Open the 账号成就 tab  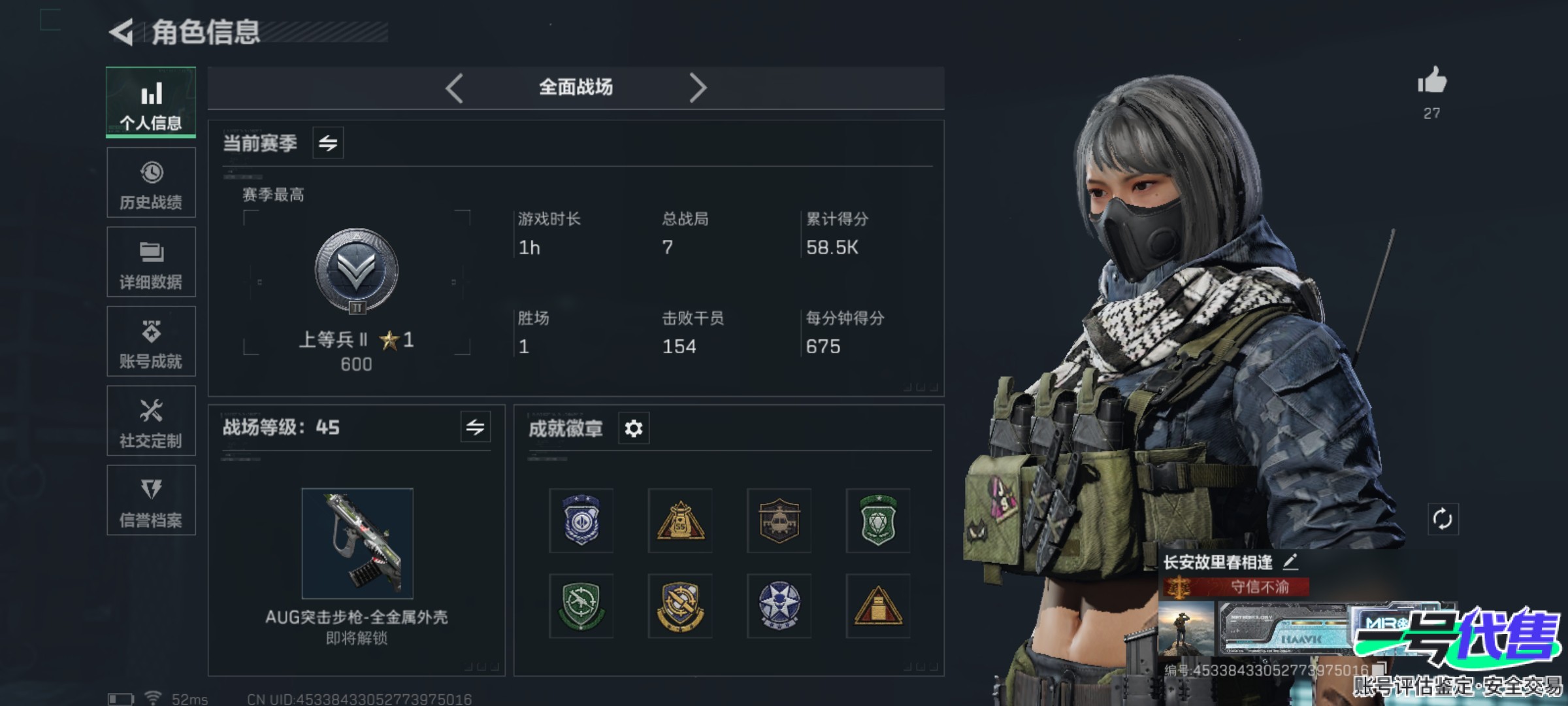(151, 341)
